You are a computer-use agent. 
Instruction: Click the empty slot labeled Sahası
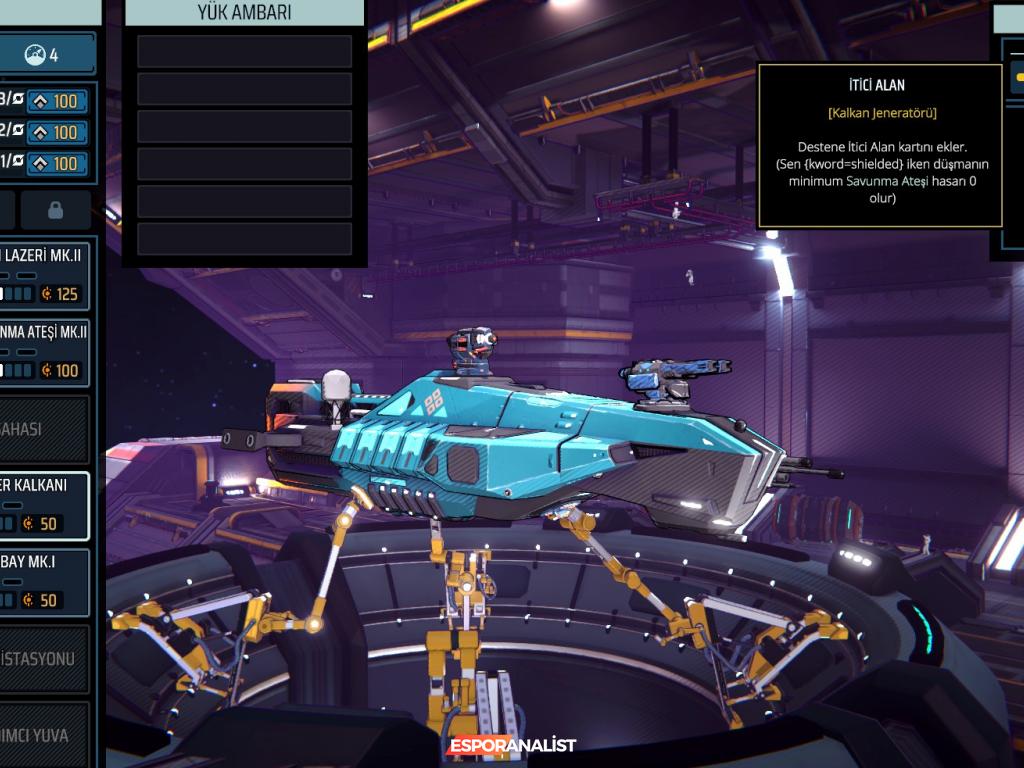click(x=44, y=429)
